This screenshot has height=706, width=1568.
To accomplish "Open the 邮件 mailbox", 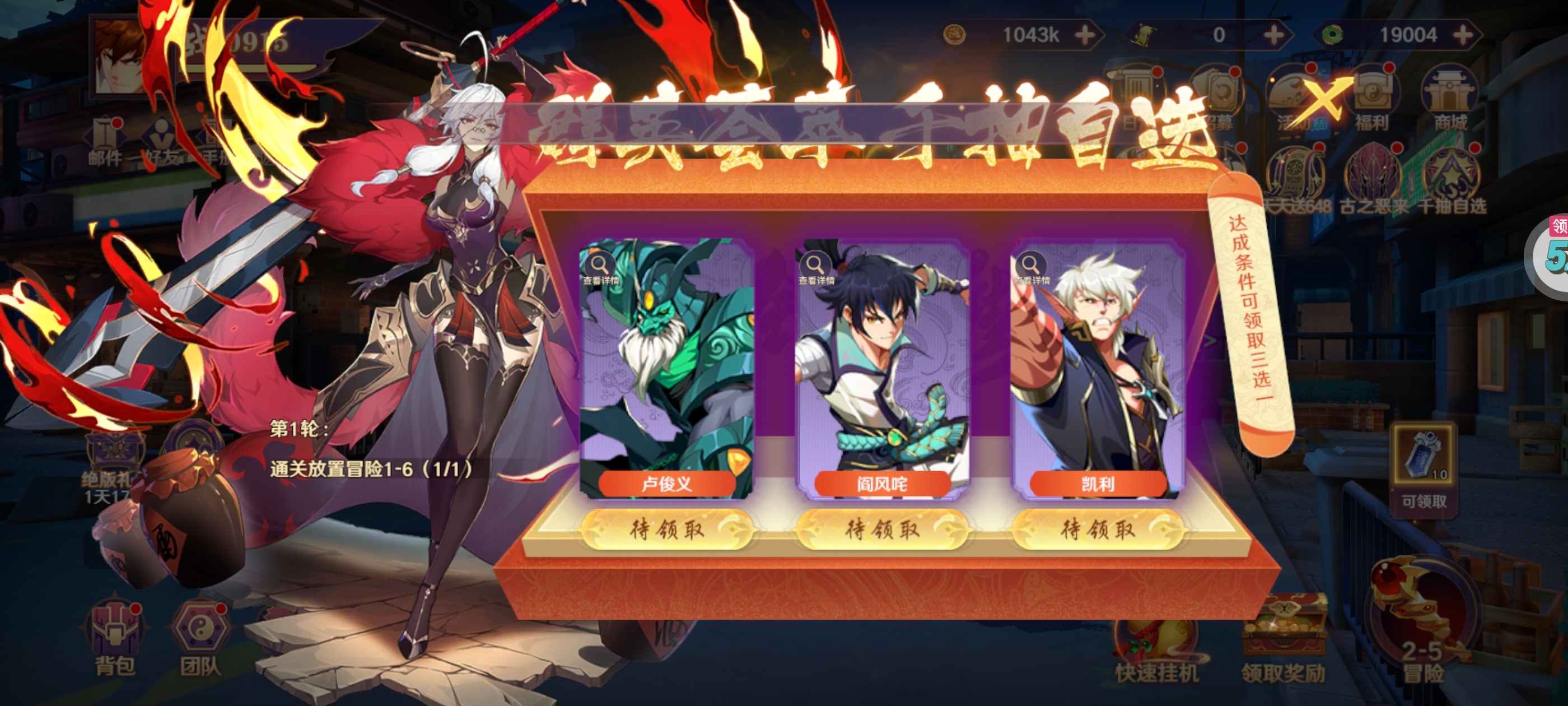I will pyautogui.click(x=105, y=143).
